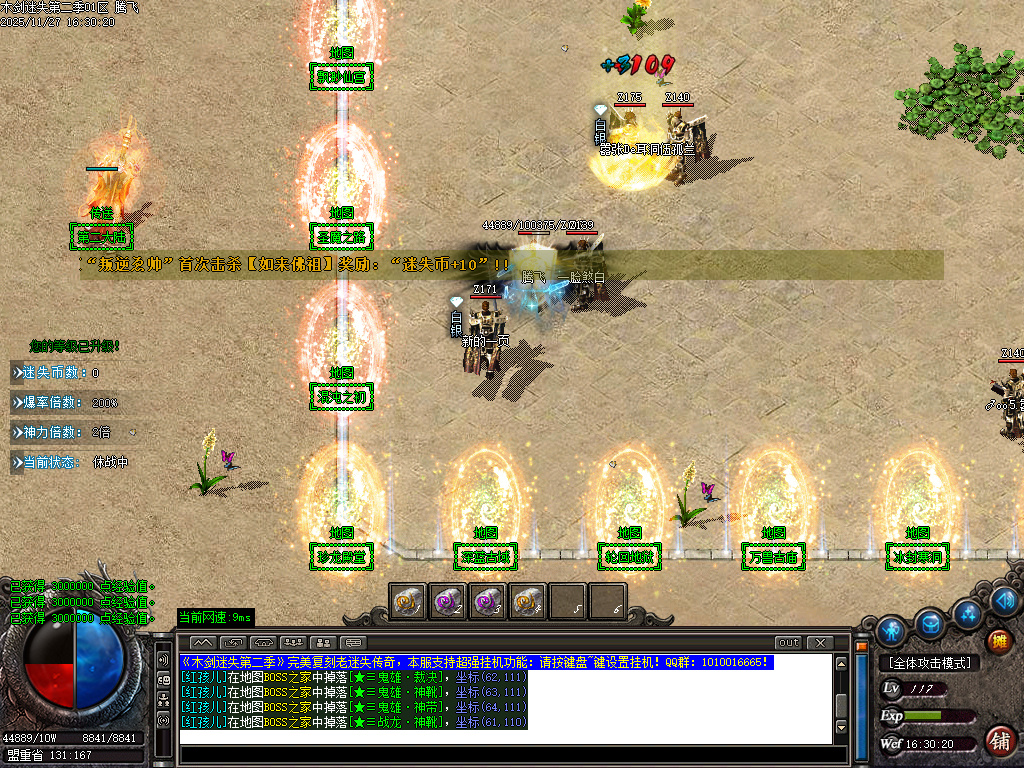The height and width of the screenshot is (768, 1024).
Task: Use the scroll in belt slot 1
Action: tap(408, 602)
